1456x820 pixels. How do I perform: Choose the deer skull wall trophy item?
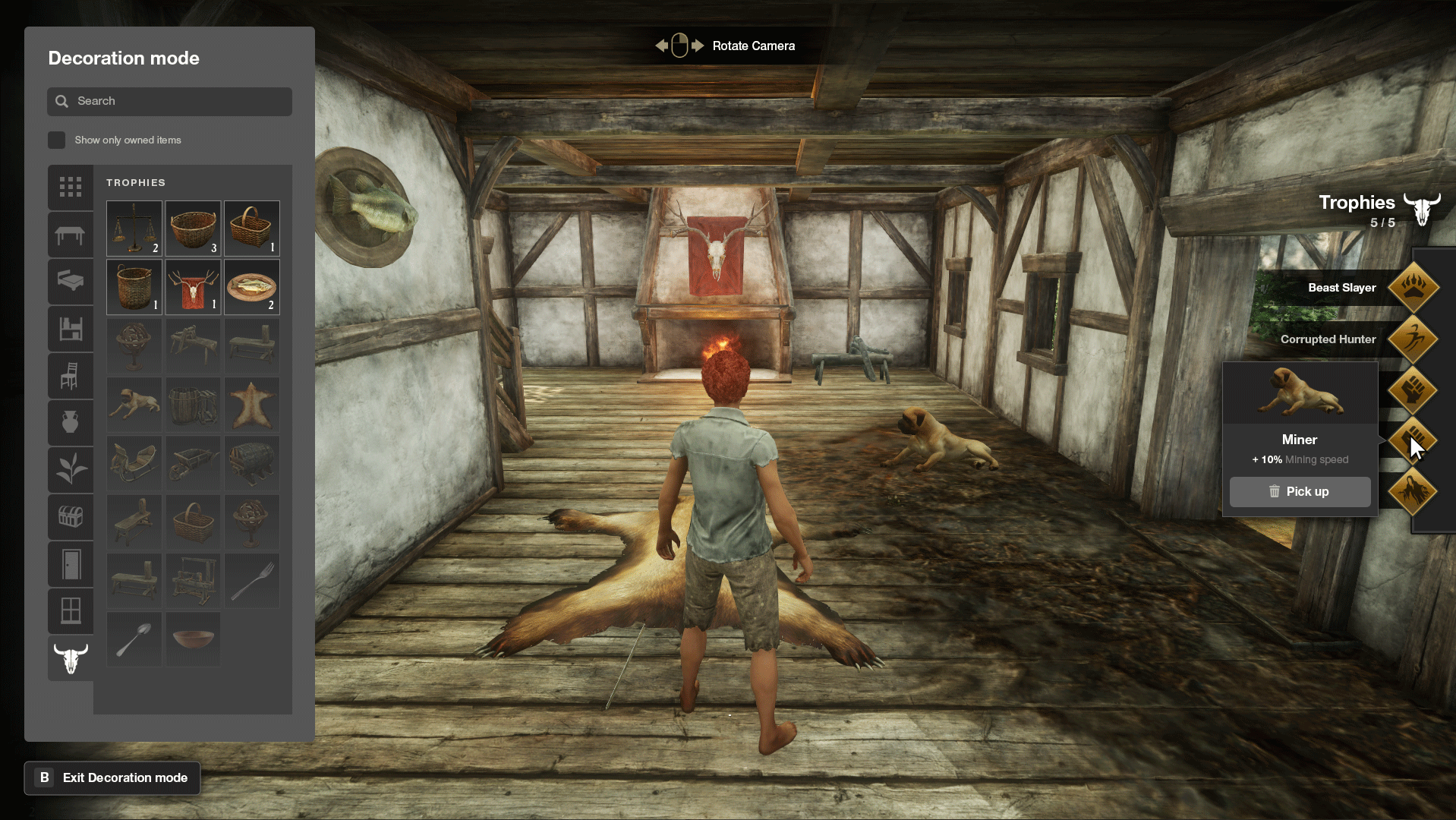click(193, 287)
